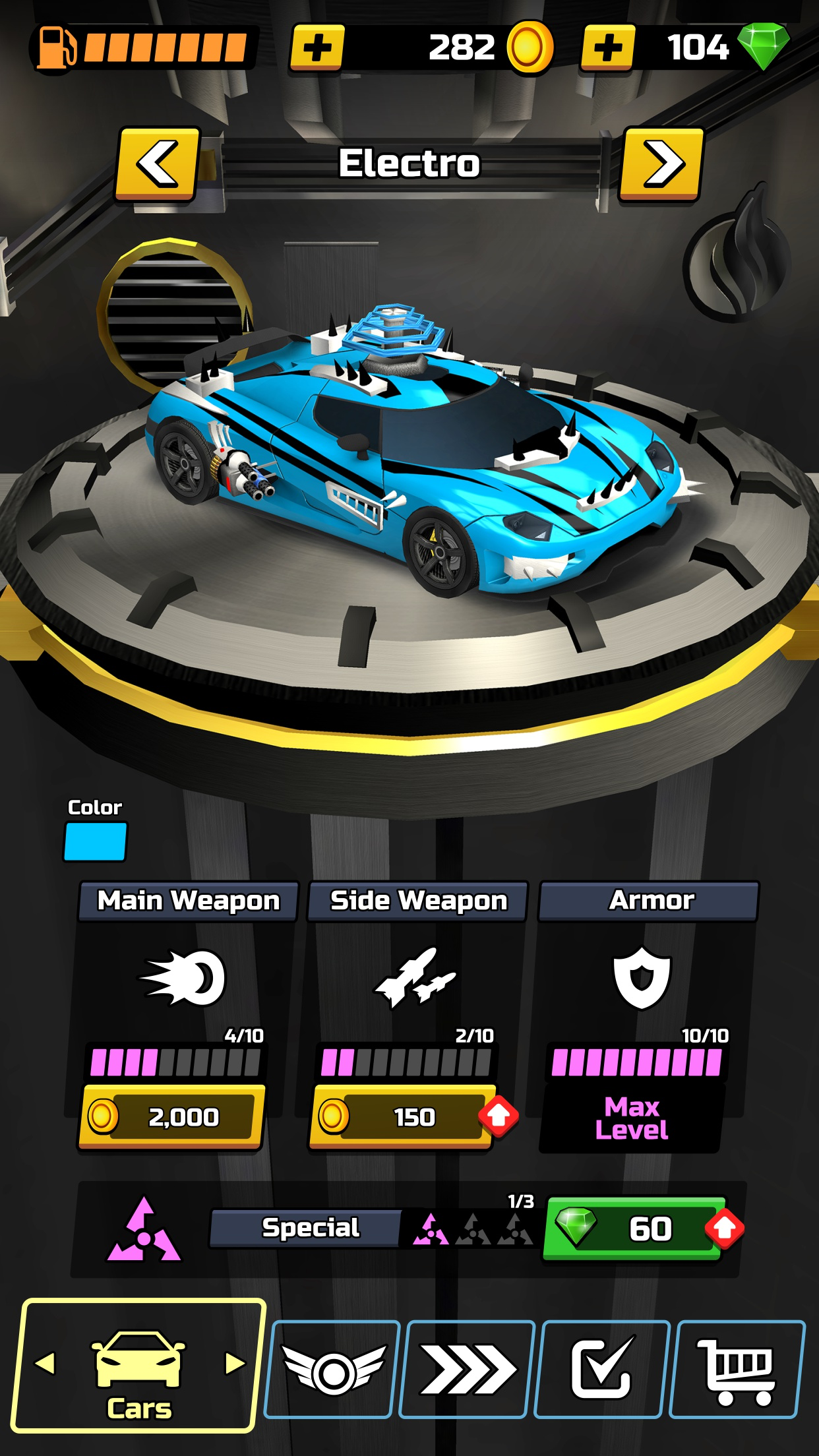Open the checkmark missions tab

pyautogui.click(x=602, y=1370)
